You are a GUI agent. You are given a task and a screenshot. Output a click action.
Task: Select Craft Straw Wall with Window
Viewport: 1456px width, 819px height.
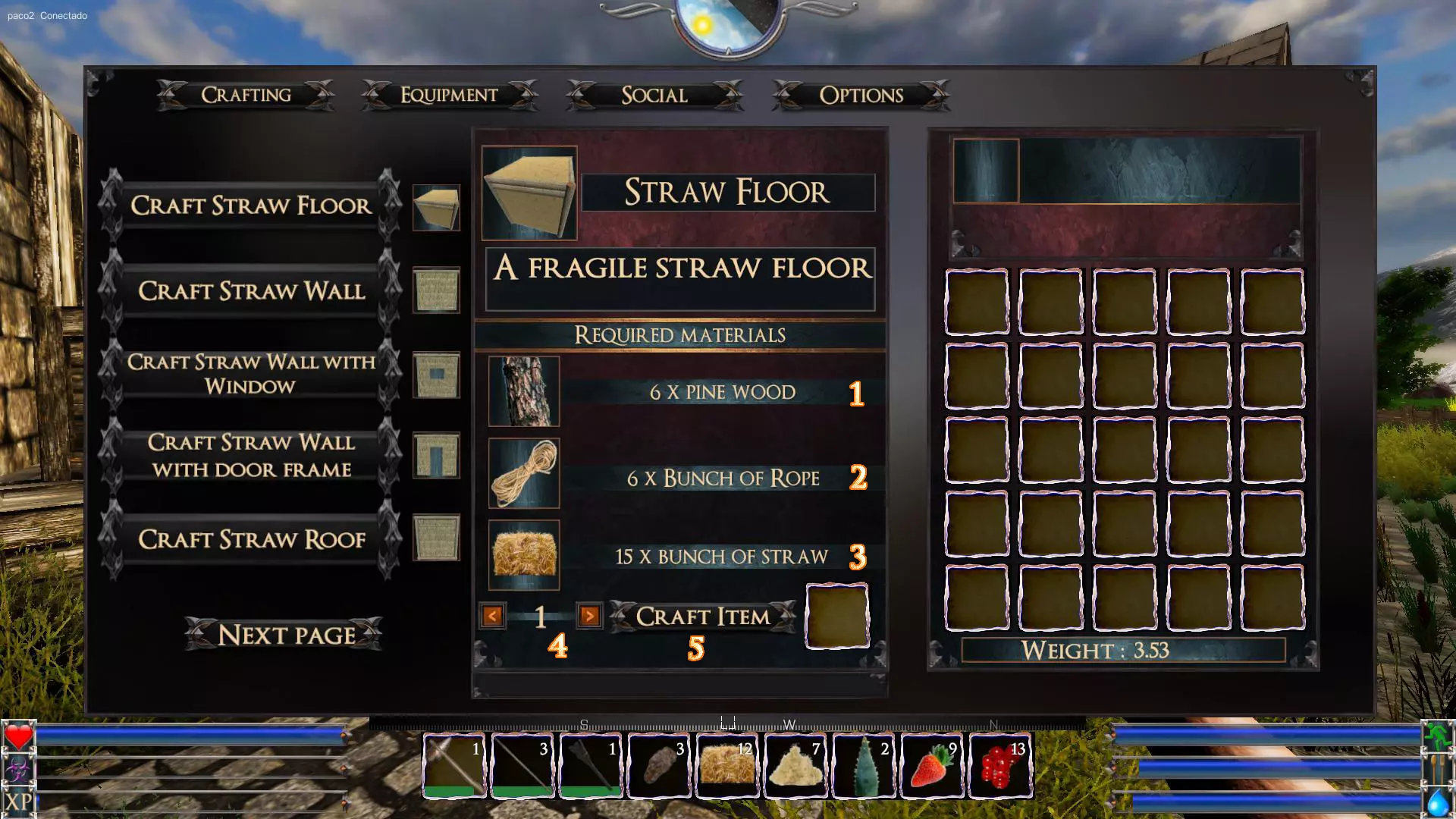[250, 374]
